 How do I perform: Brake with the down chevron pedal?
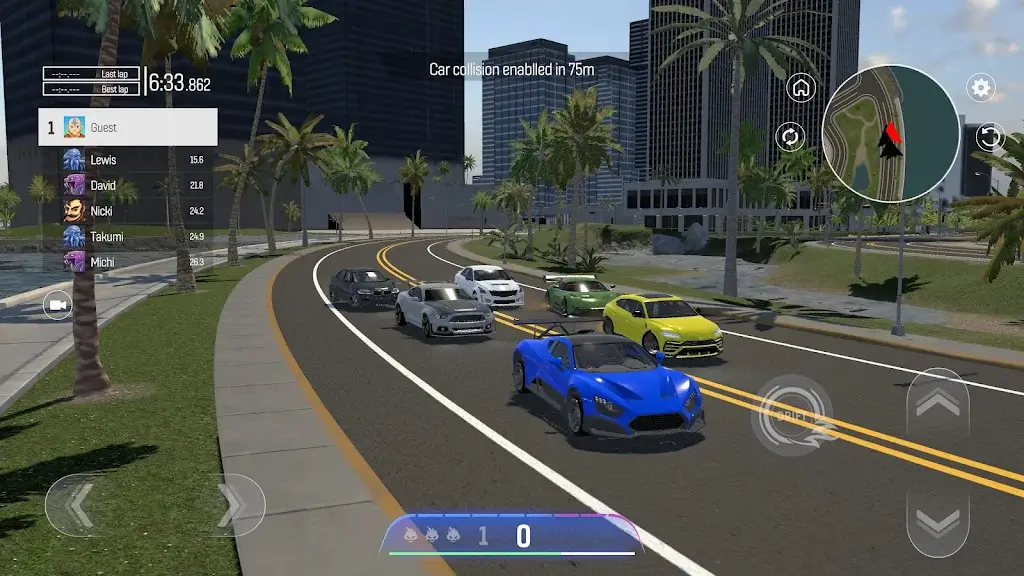pyautogui.click(x=937, y=520)
